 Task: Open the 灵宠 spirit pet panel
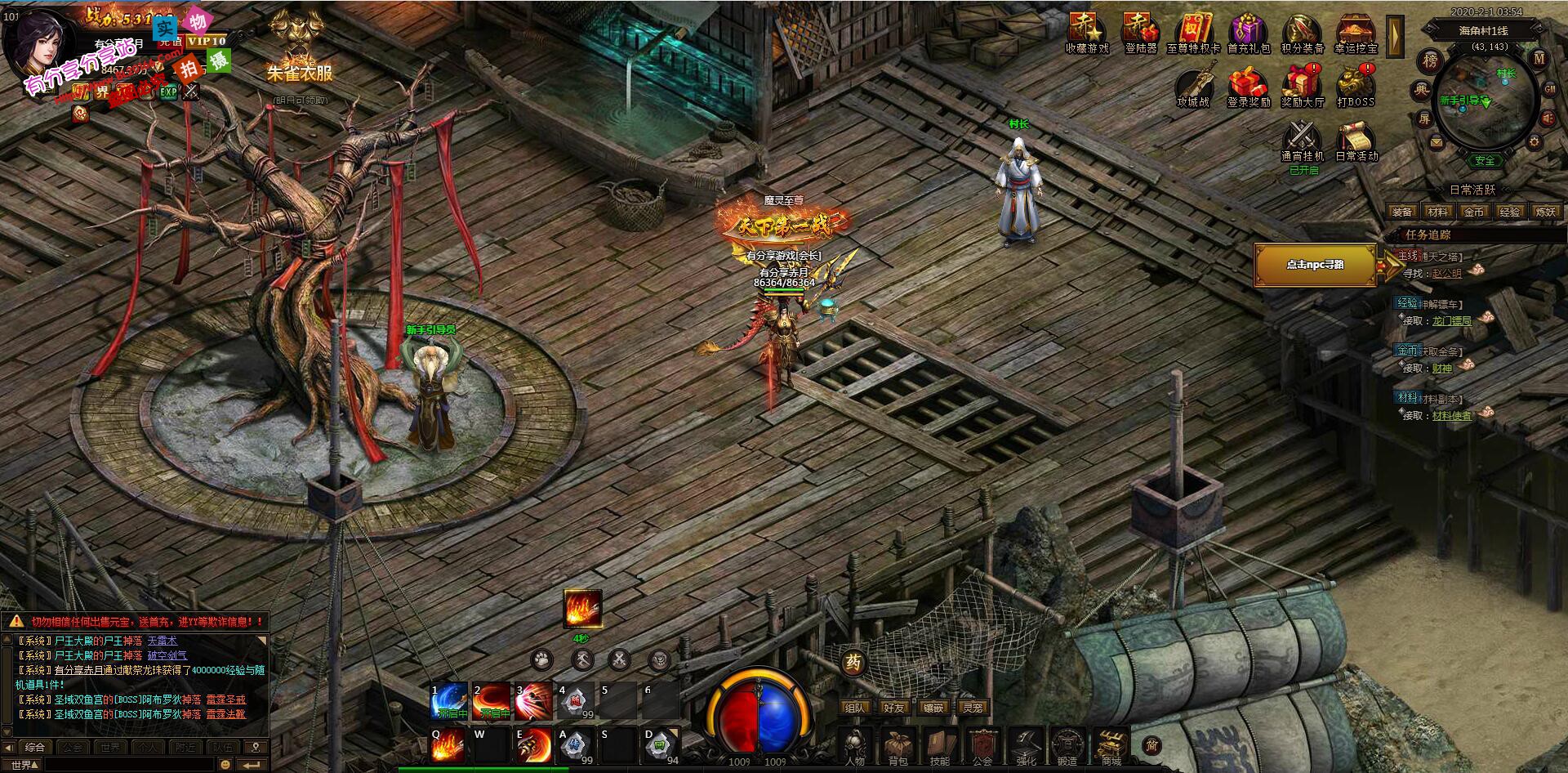972,708
